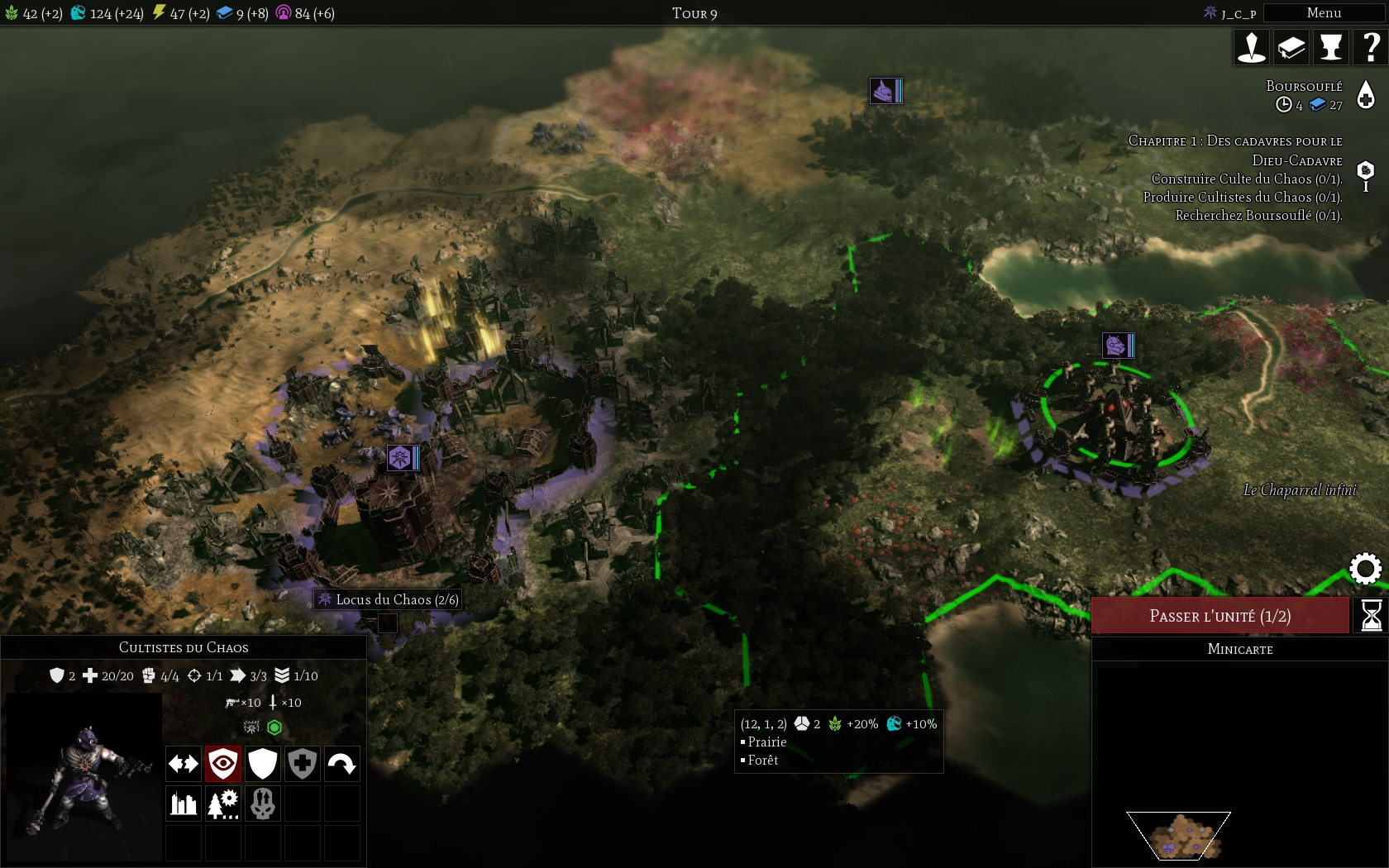Viewport: 1389px width, 868px height.
Task: Click the curved arrow skip action
Action: [342, 764]
